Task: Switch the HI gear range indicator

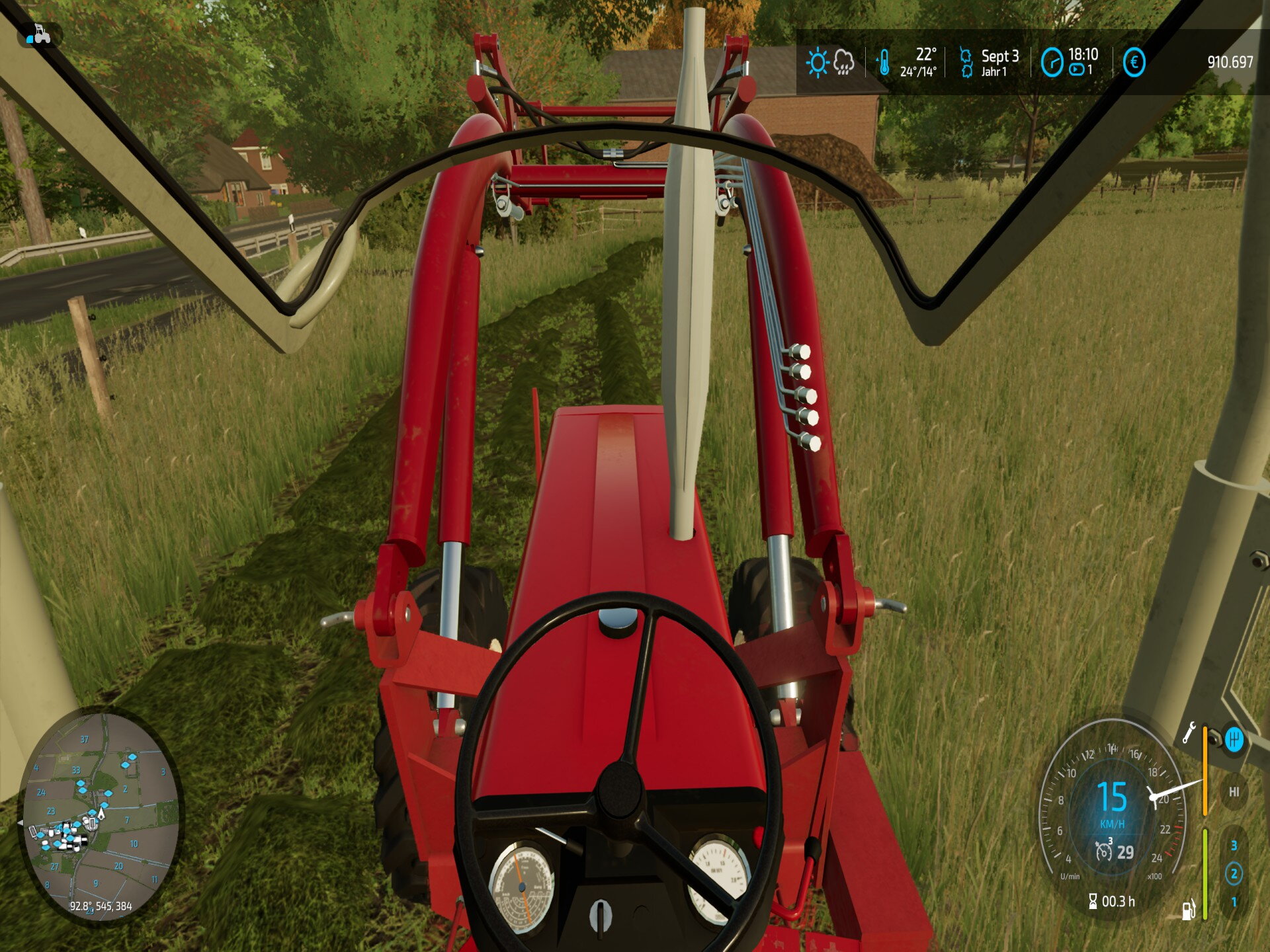Action: (1234, 791)
